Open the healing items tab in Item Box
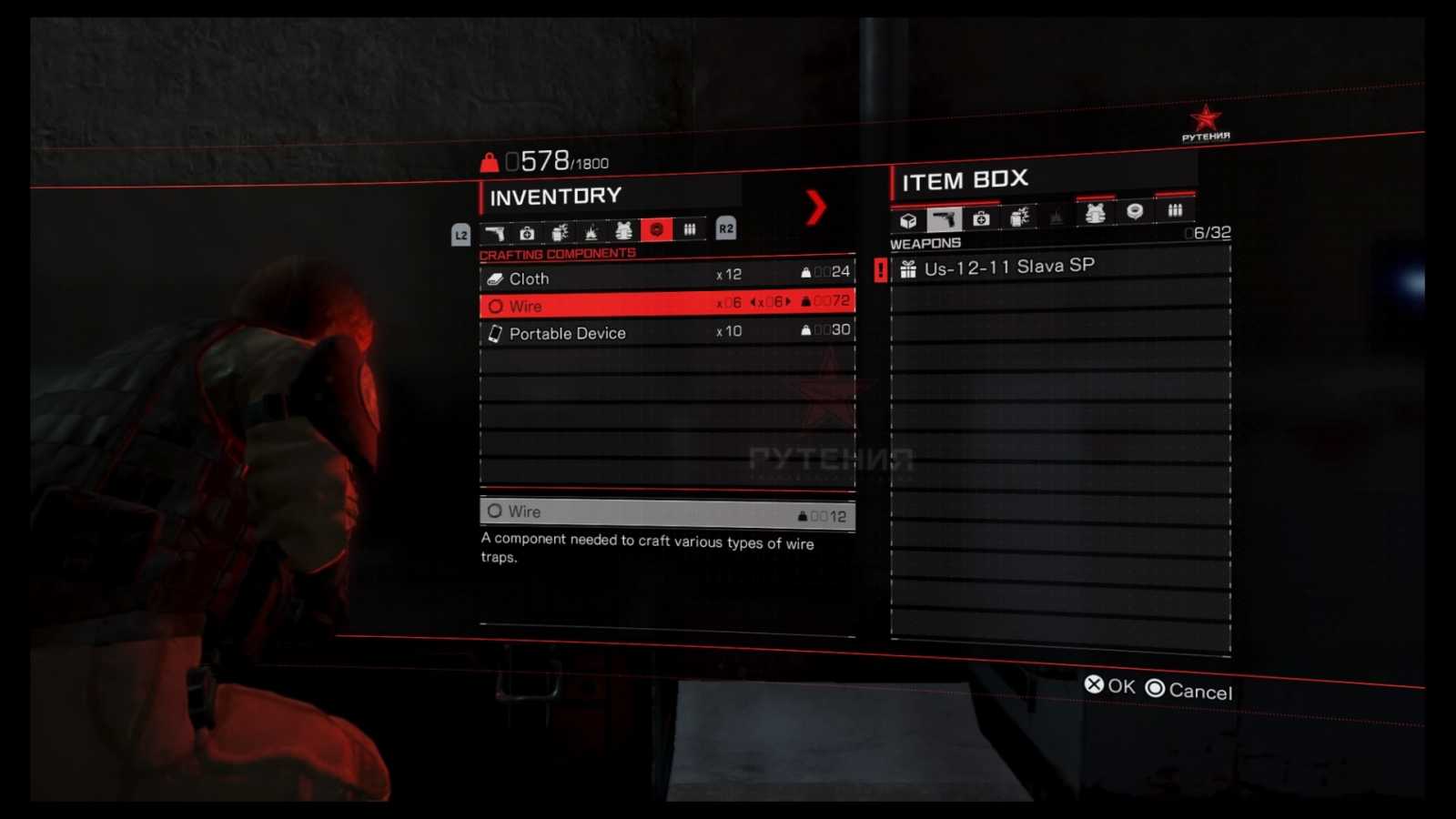 click(x=981, y=217)
